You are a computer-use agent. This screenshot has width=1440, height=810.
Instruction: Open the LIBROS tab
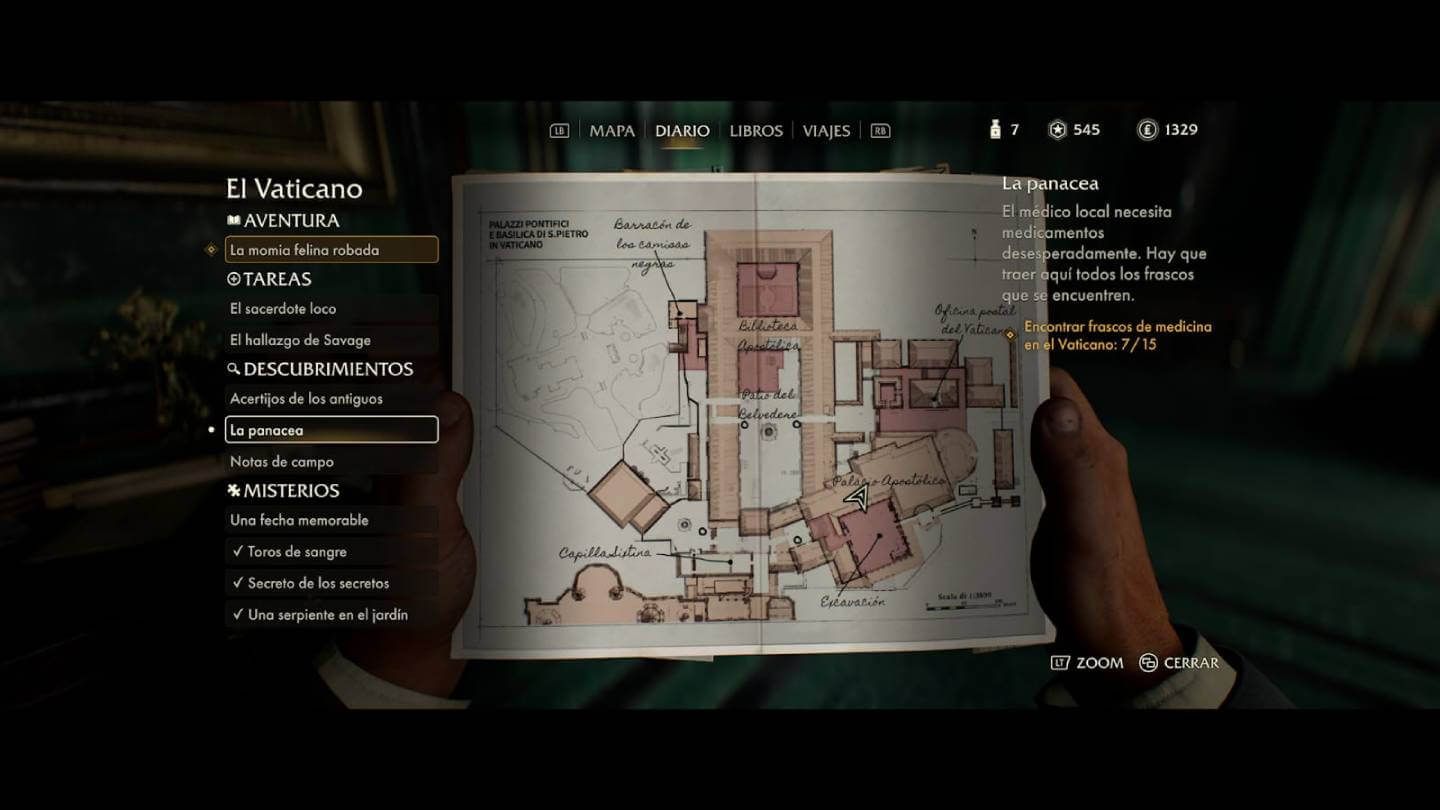tap(755, 130)
